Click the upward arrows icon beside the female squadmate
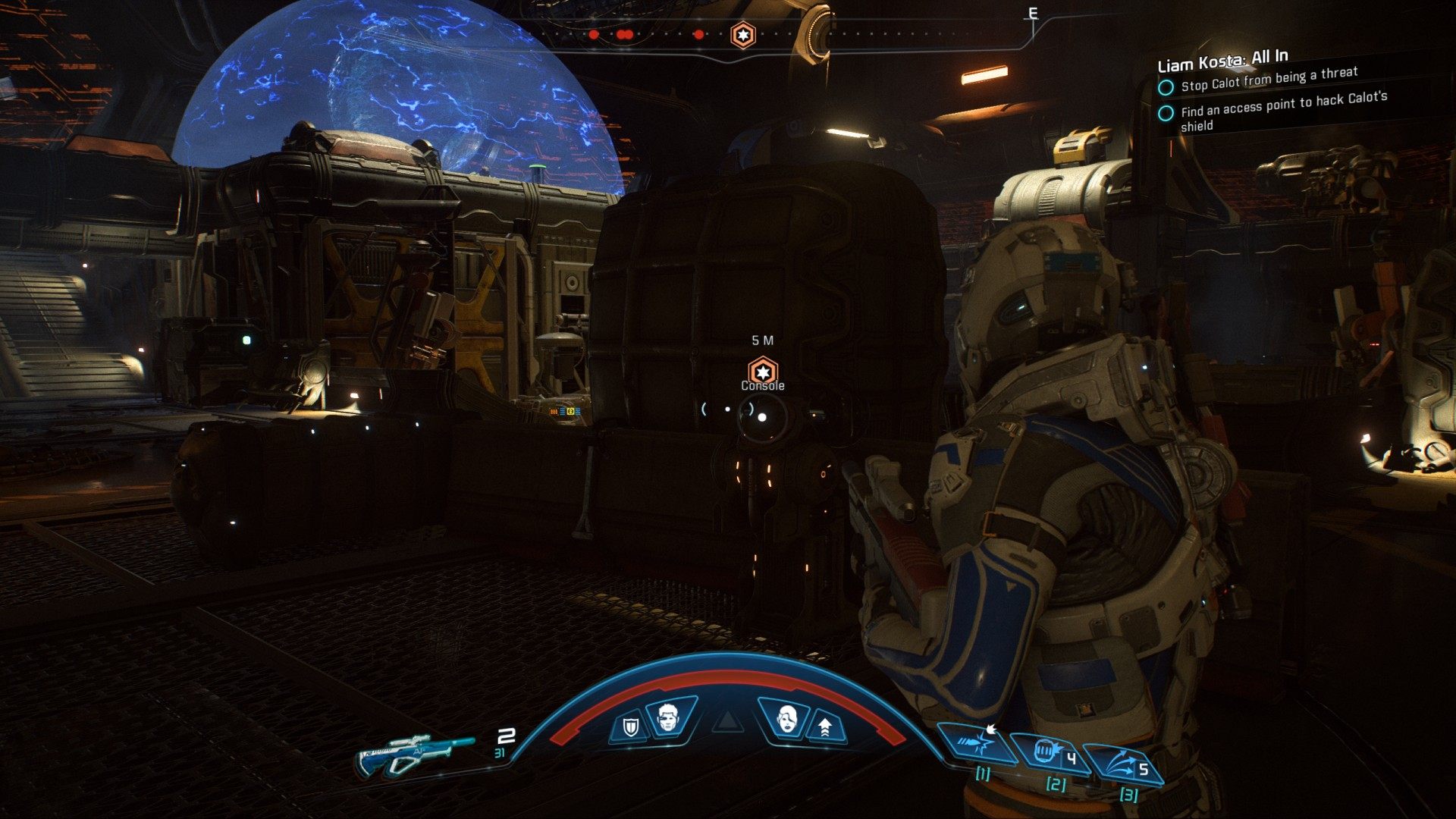Screen dimensions: 1456x819 [x=824, y=727]
